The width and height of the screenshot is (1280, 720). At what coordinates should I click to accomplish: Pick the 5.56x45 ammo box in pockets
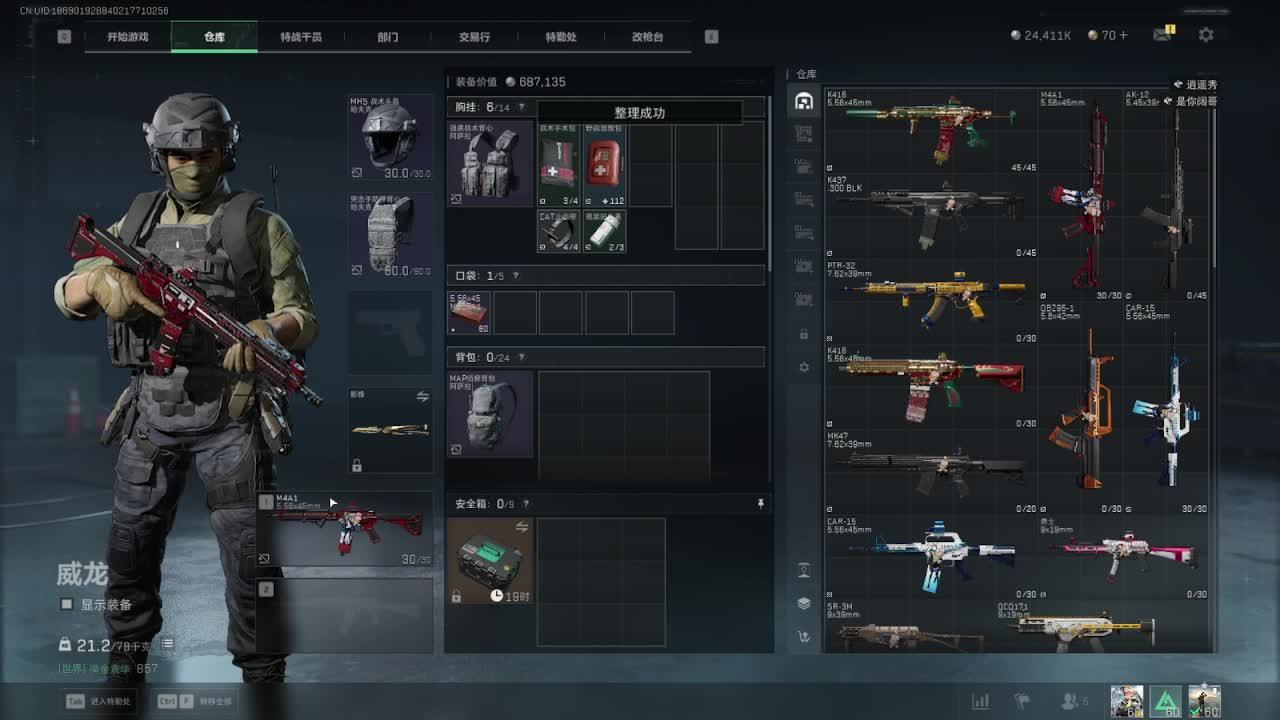click(469, 313)
